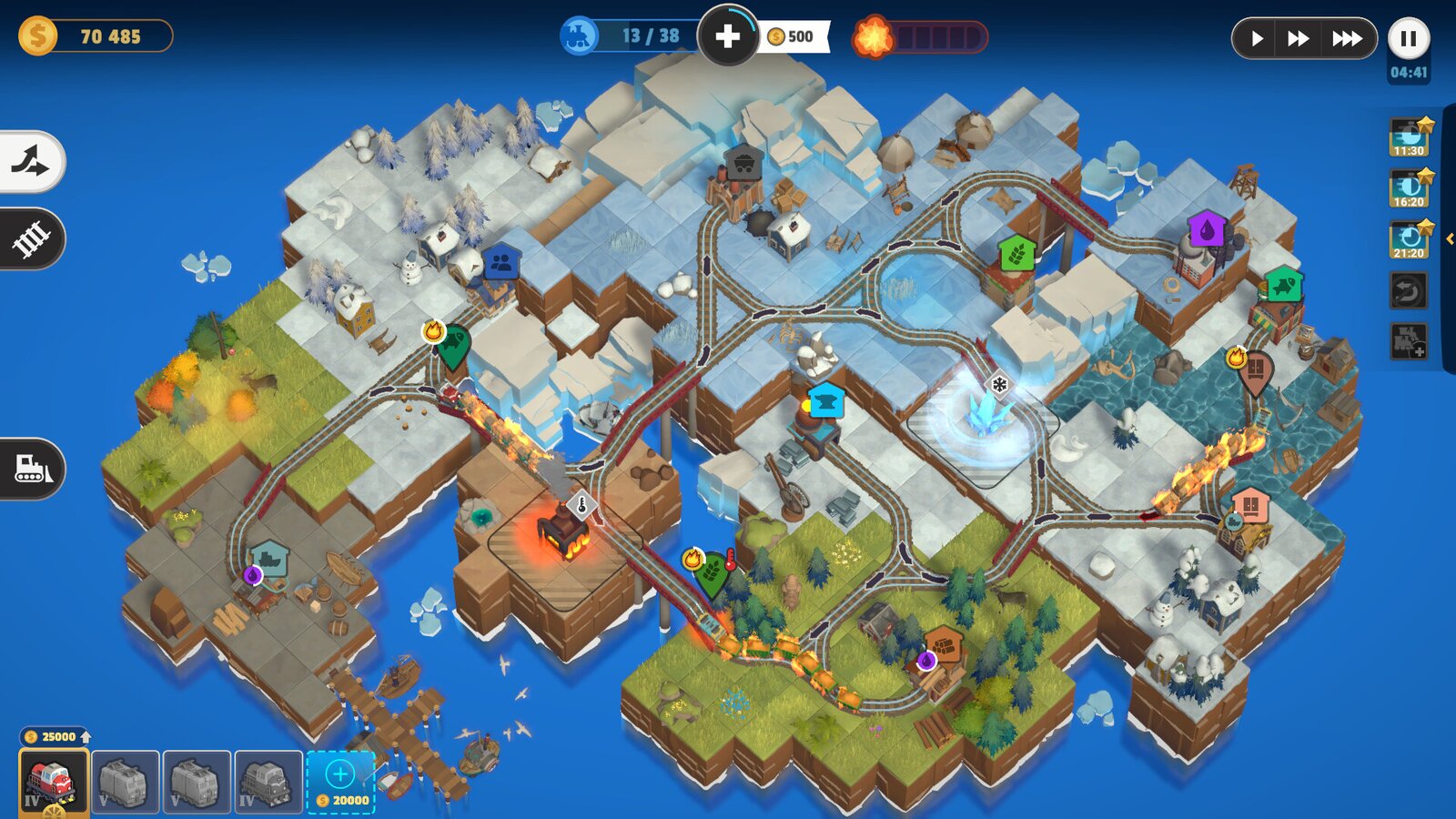Image resolution: width=1456 pixels, height=819 pixels.
Task: Enable triple-speed fast forward
Action: 1346,38
